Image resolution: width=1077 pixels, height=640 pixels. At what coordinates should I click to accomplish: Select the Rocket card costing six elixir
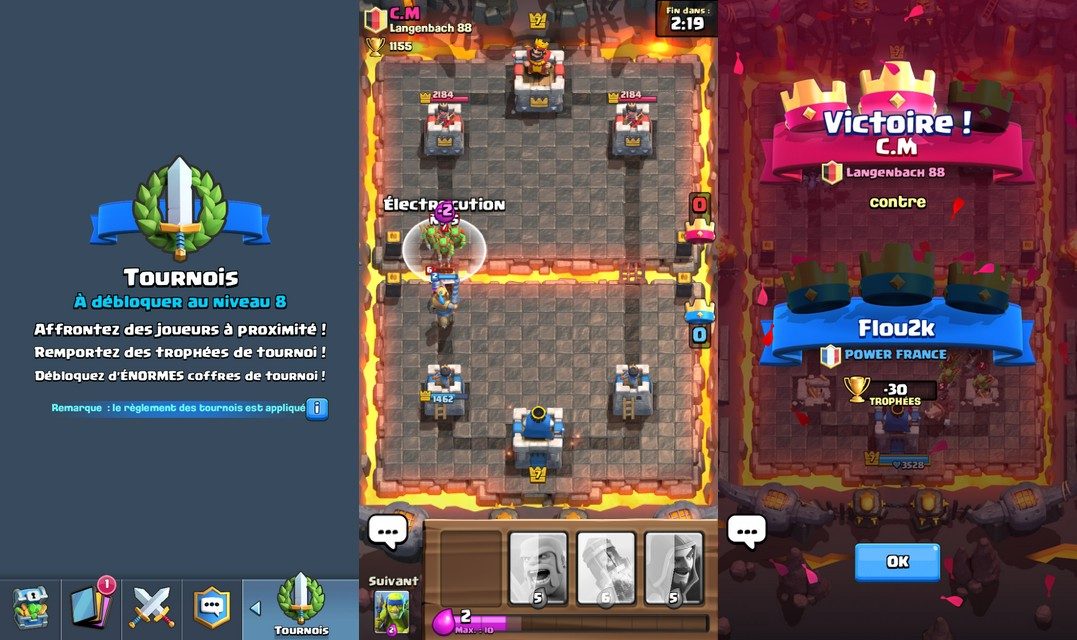pos(606,568)
